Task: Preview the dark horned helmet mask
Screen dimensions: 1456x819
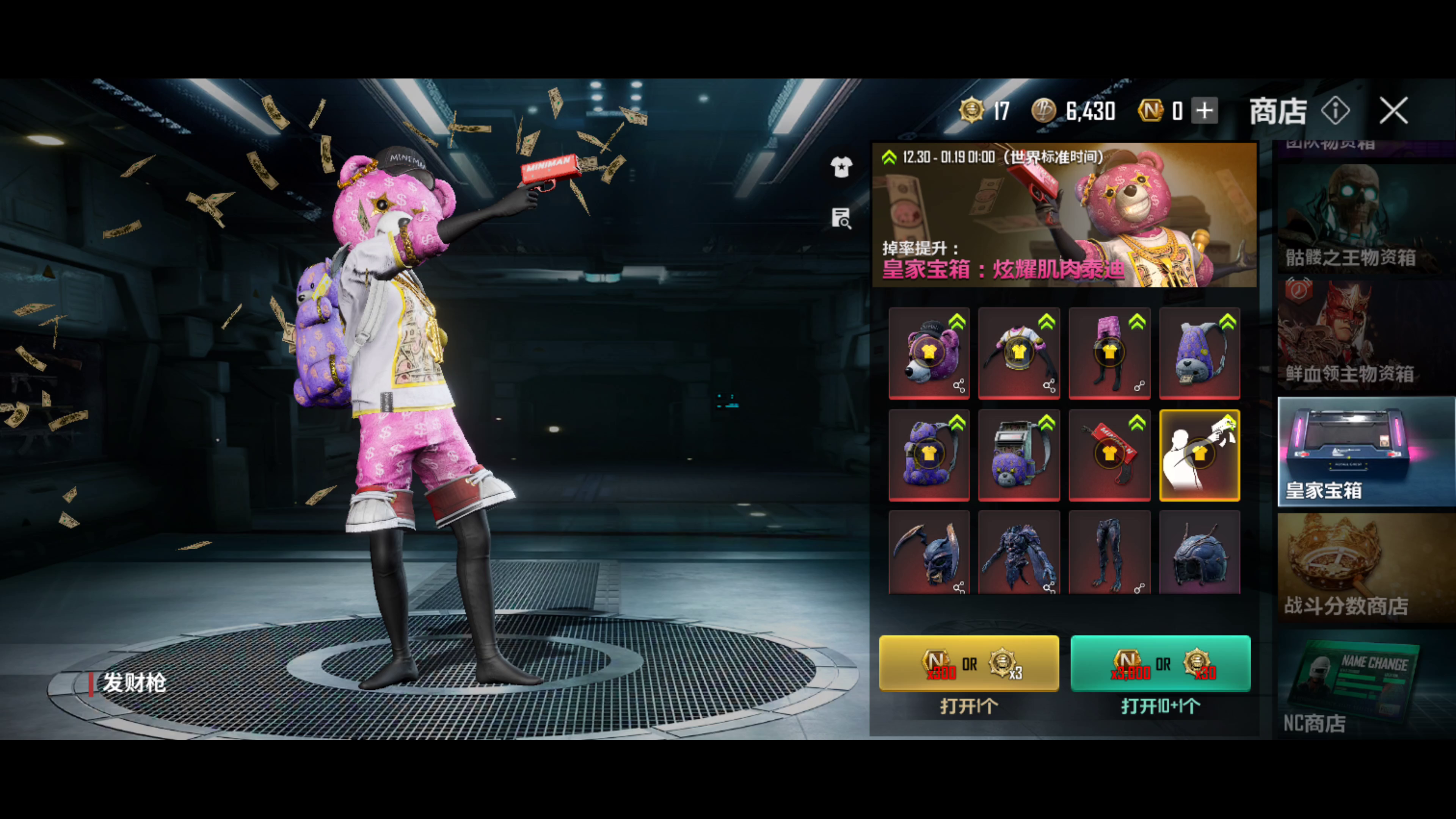Action: coord(929,553)
